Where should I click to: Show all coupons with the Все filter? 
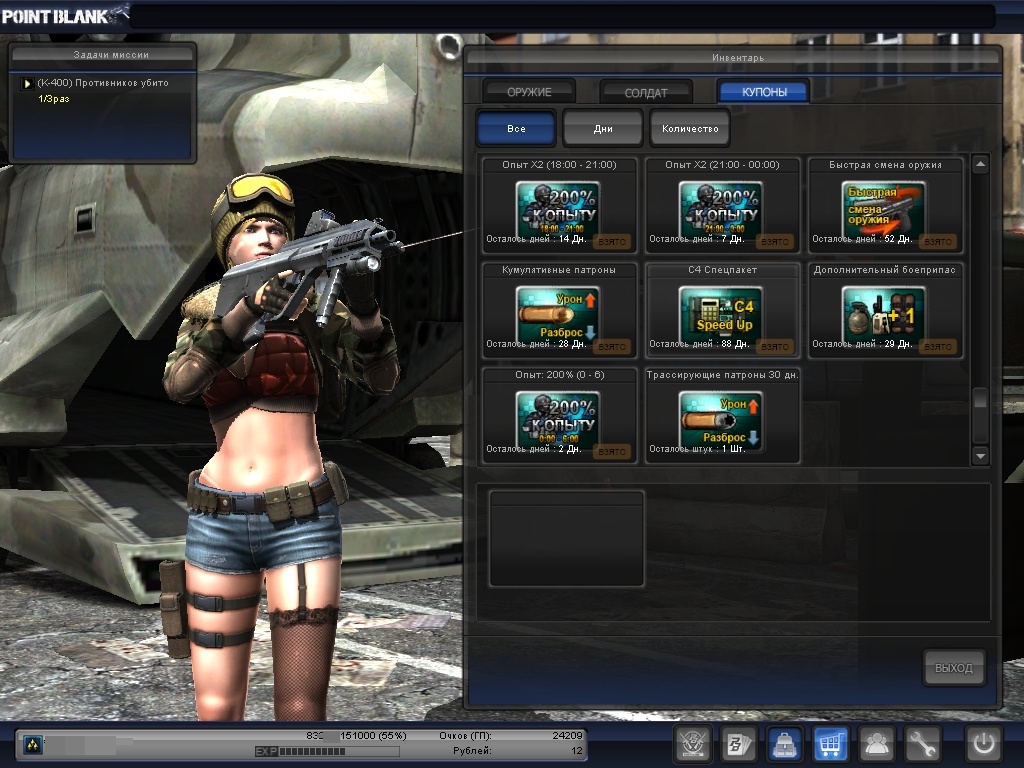[x=516, y=129]
